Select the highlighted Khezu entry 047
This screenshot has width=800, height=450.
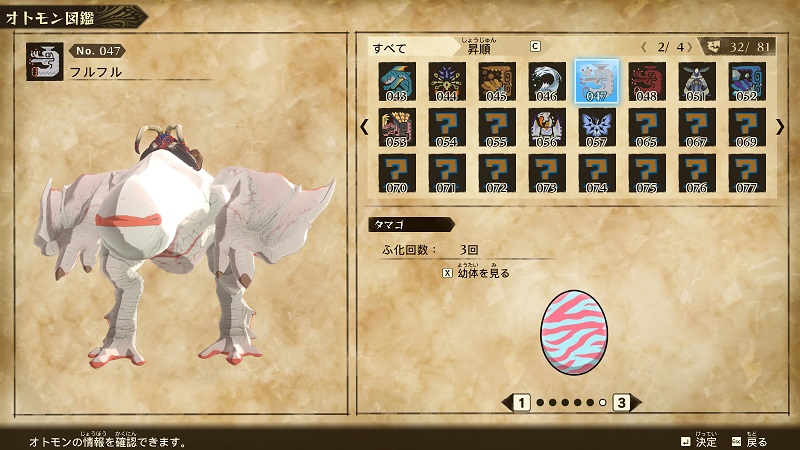click(x=596, y=80)
